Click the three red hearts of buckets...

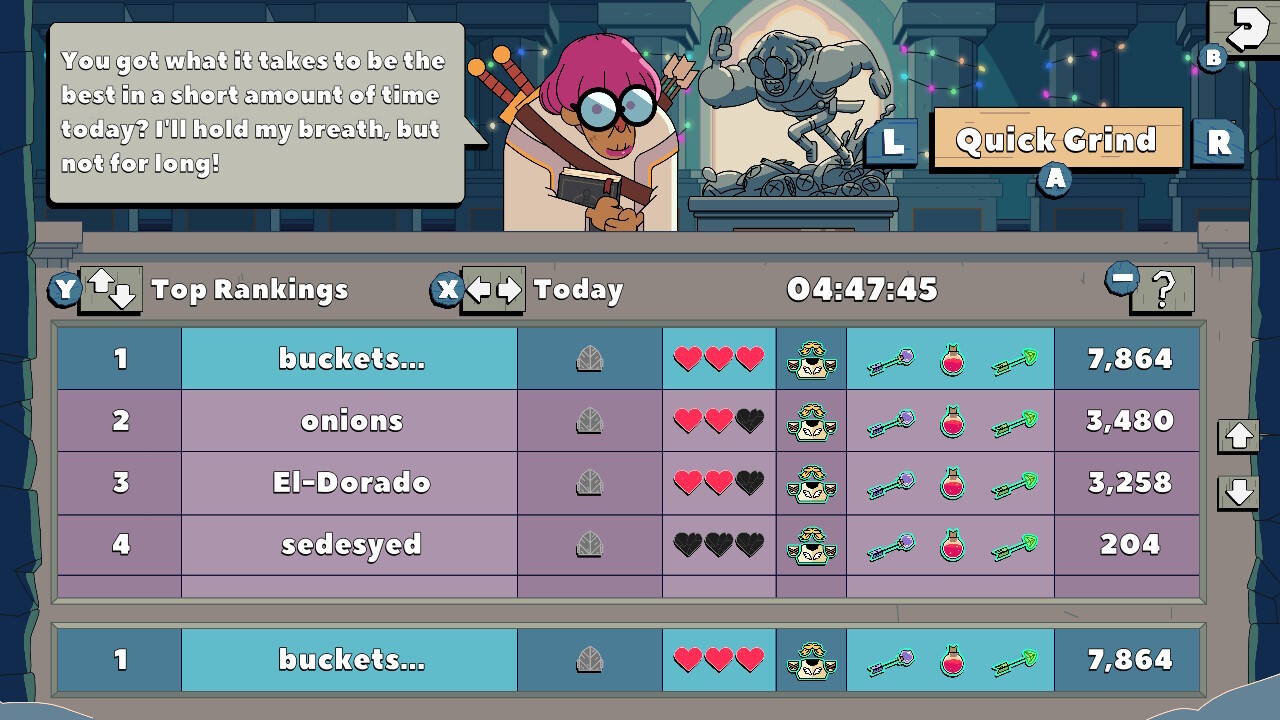pyautogui.click(x=718, y=358)
